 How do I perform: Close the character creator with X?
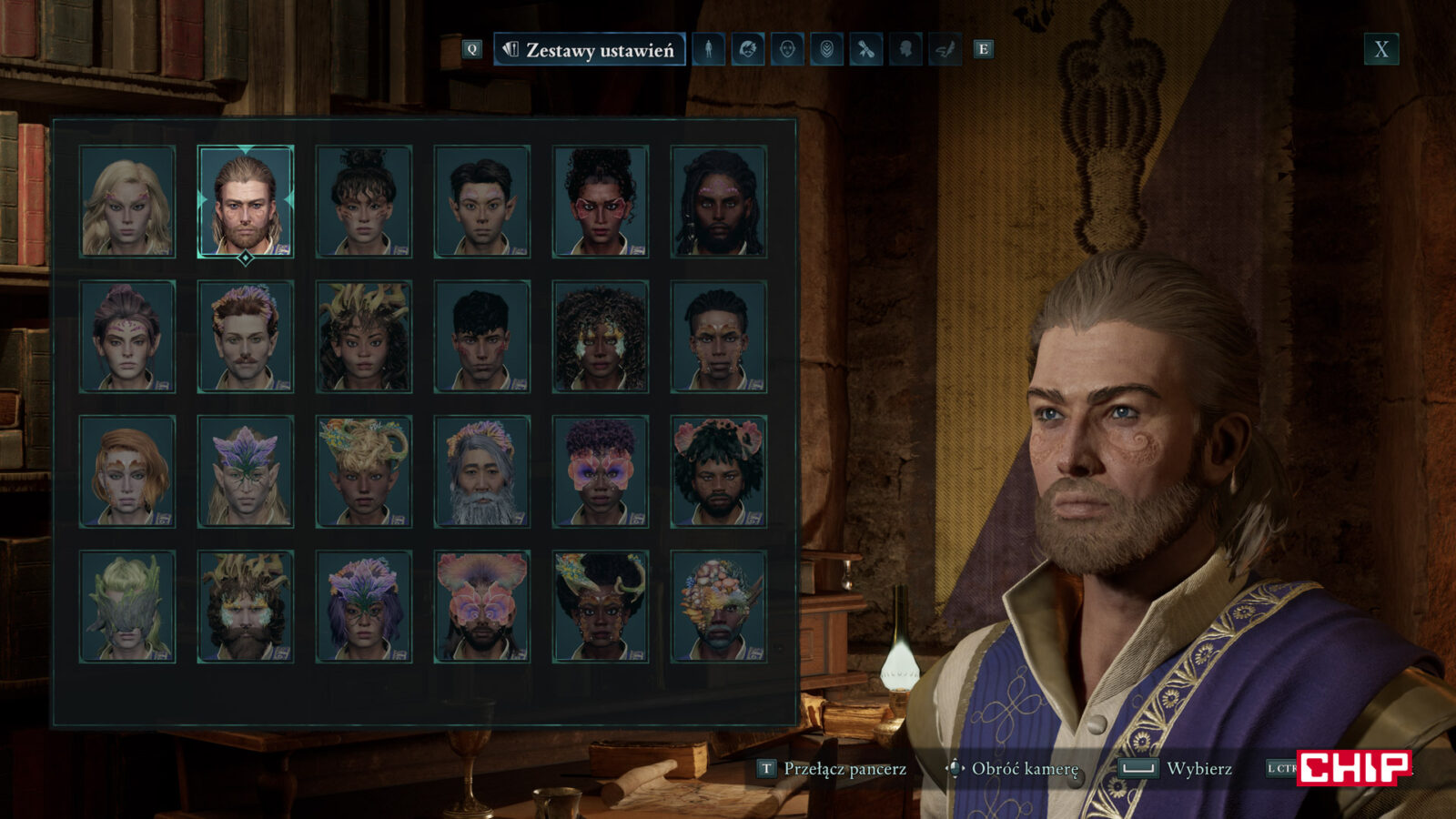(1380, 50)
